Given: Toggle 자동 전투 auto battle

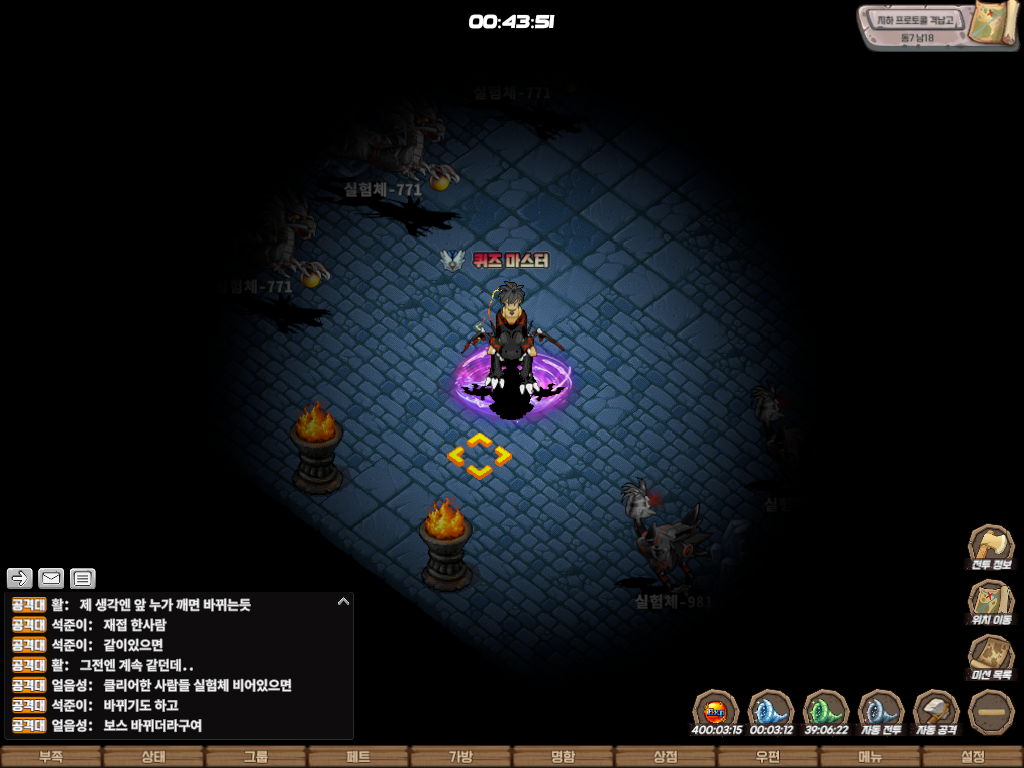Looking at the screenshot, I should point(881,713).
